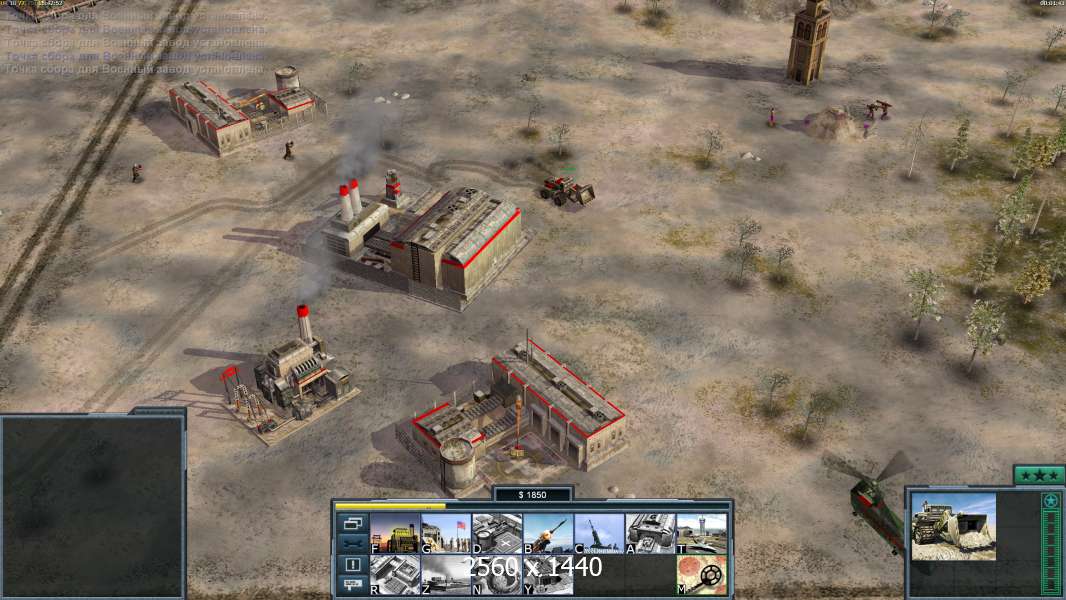Select the artillery cannon build icon marked C

click(x=599, y=534)
